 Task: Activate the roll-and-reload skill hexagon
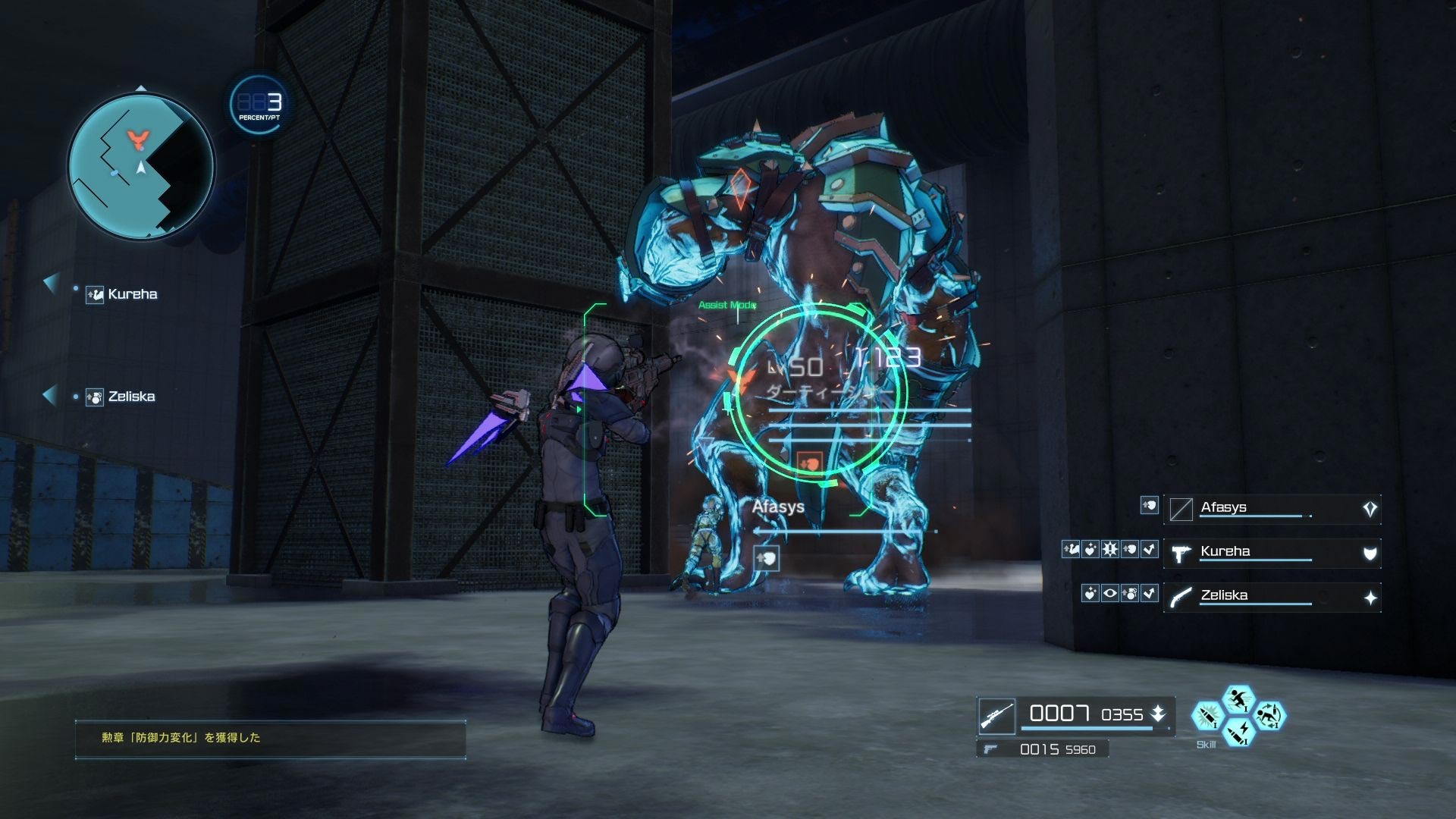point(1269,714)
